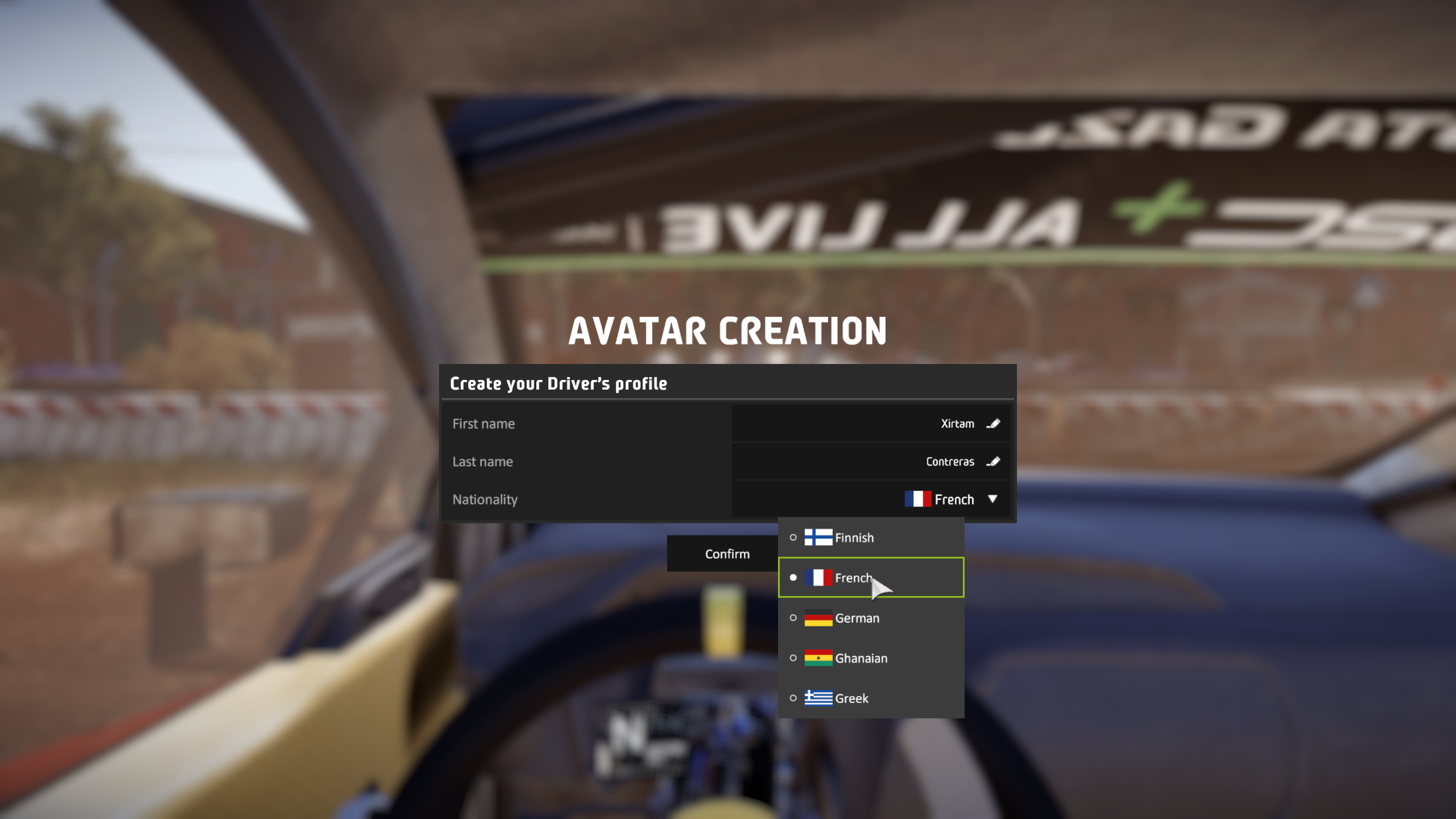Click the Nationality combo box showing French
Screen dimensions: 1456x819
[x=872, y=499]
